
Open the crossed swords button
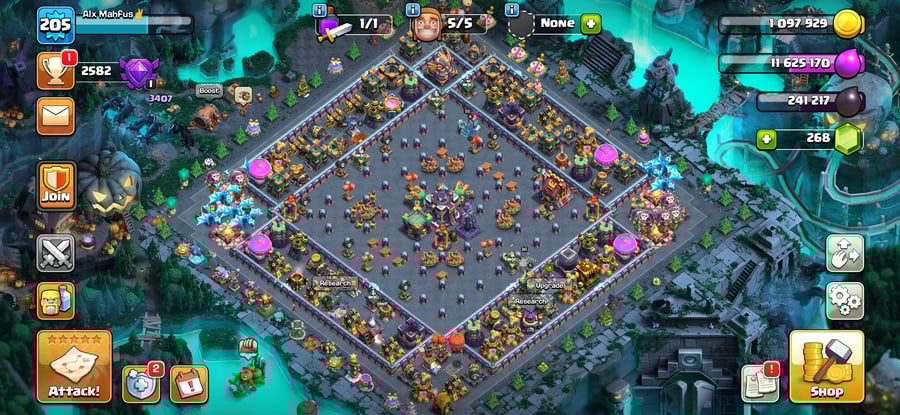coord(55,252)
